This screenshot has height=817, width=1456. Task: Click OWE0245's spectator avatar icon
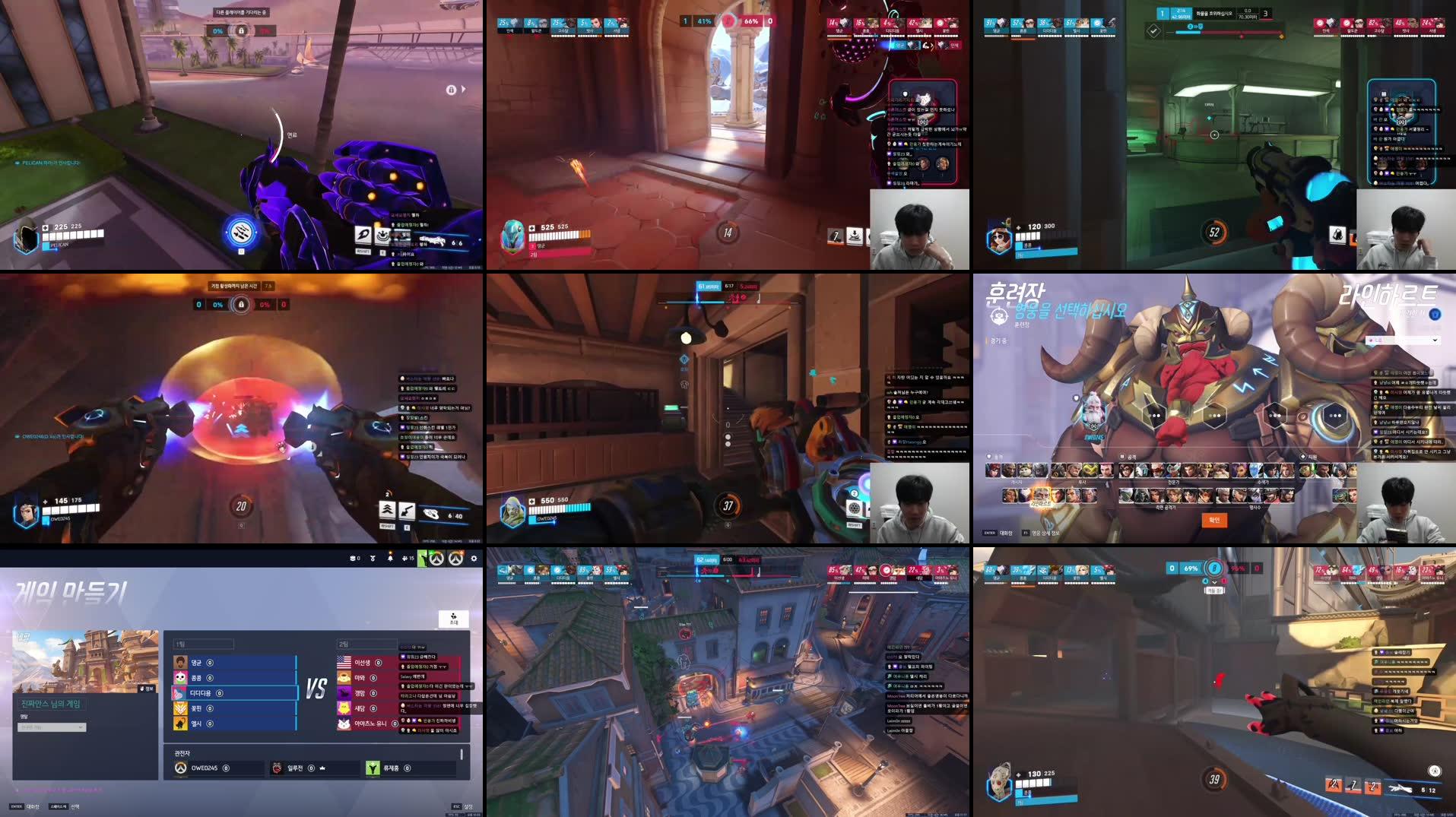(x=180, y=768)
